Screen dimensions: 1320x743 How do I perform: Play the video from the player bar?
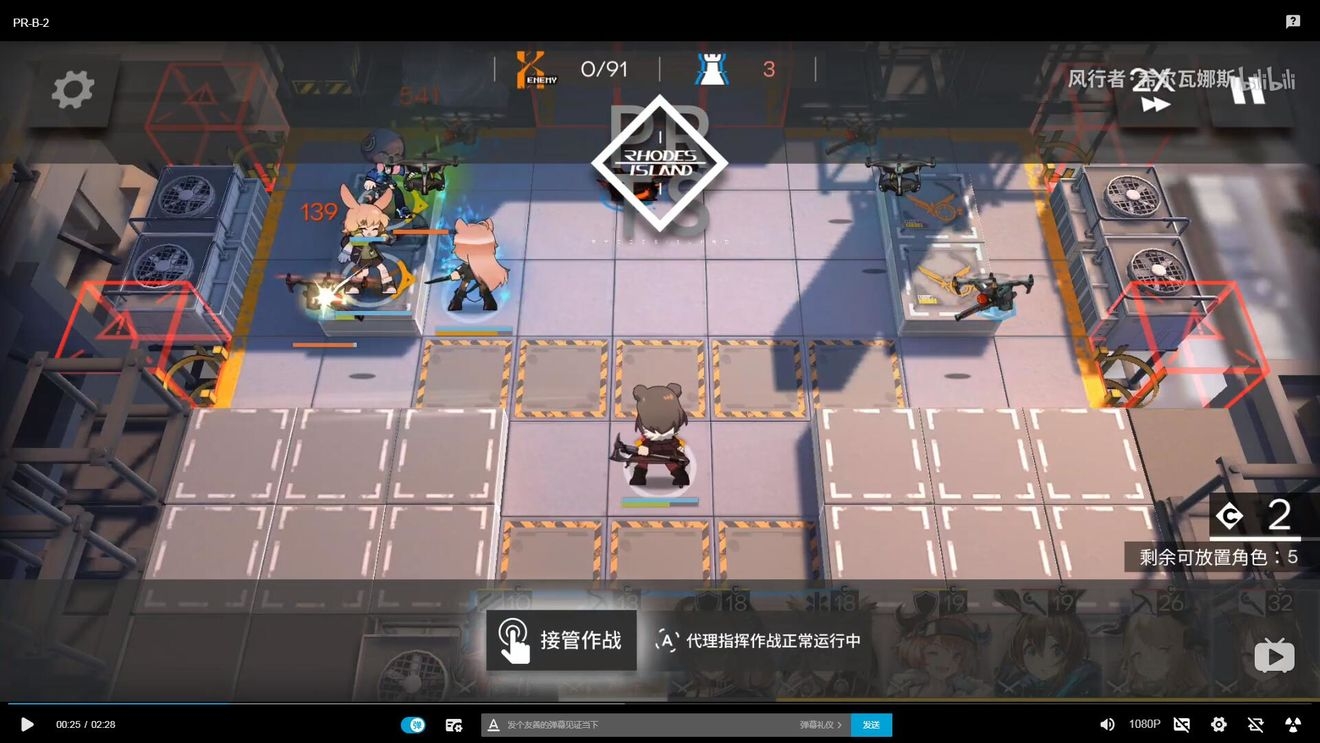coord(27,724)
